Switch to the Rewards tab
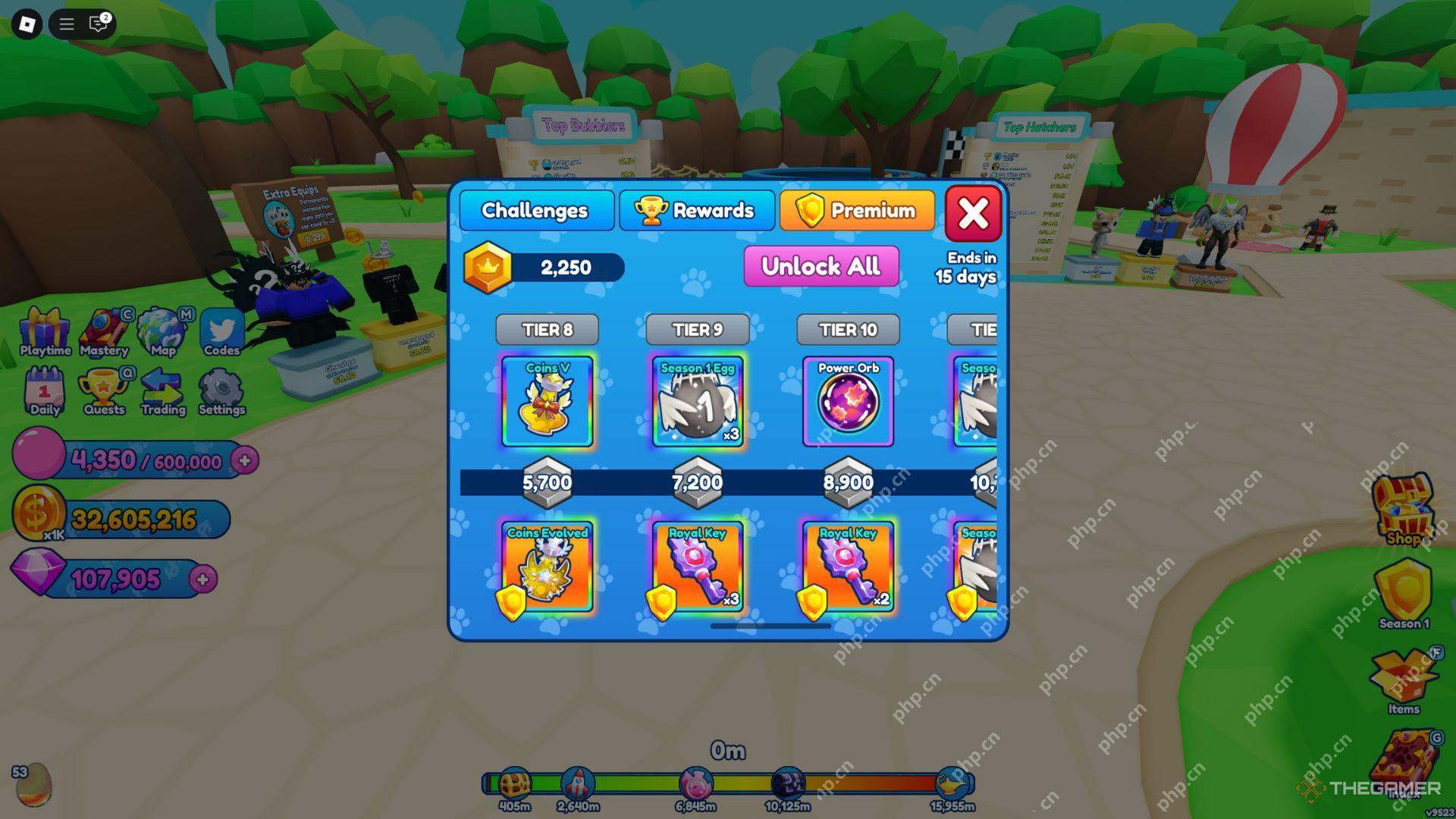The width and height of the screenshot is (1456, 819). click(x=697, y=211)
